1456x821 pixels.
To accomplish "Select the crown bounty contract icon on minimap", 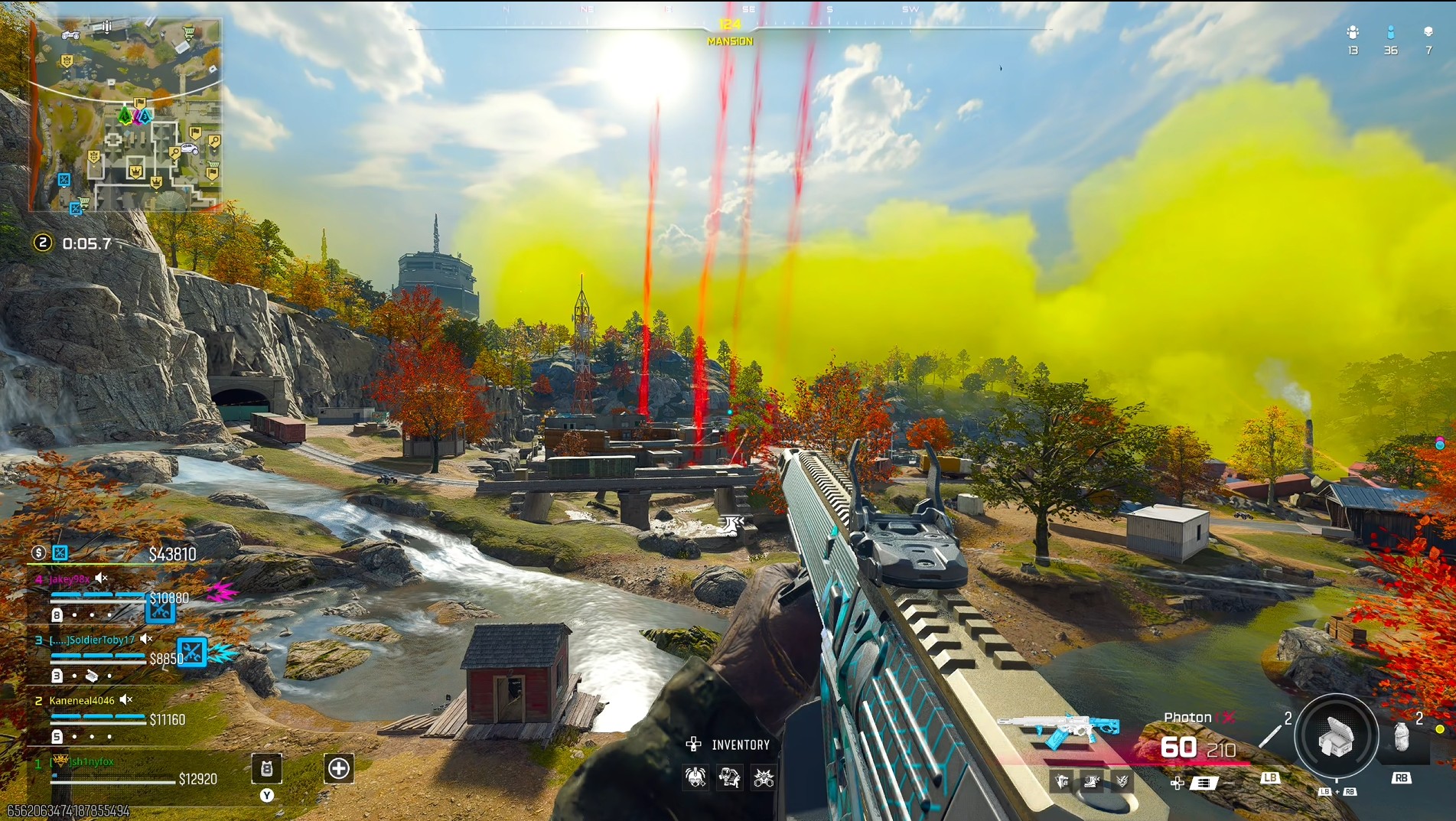I will (x=137, y=171).
